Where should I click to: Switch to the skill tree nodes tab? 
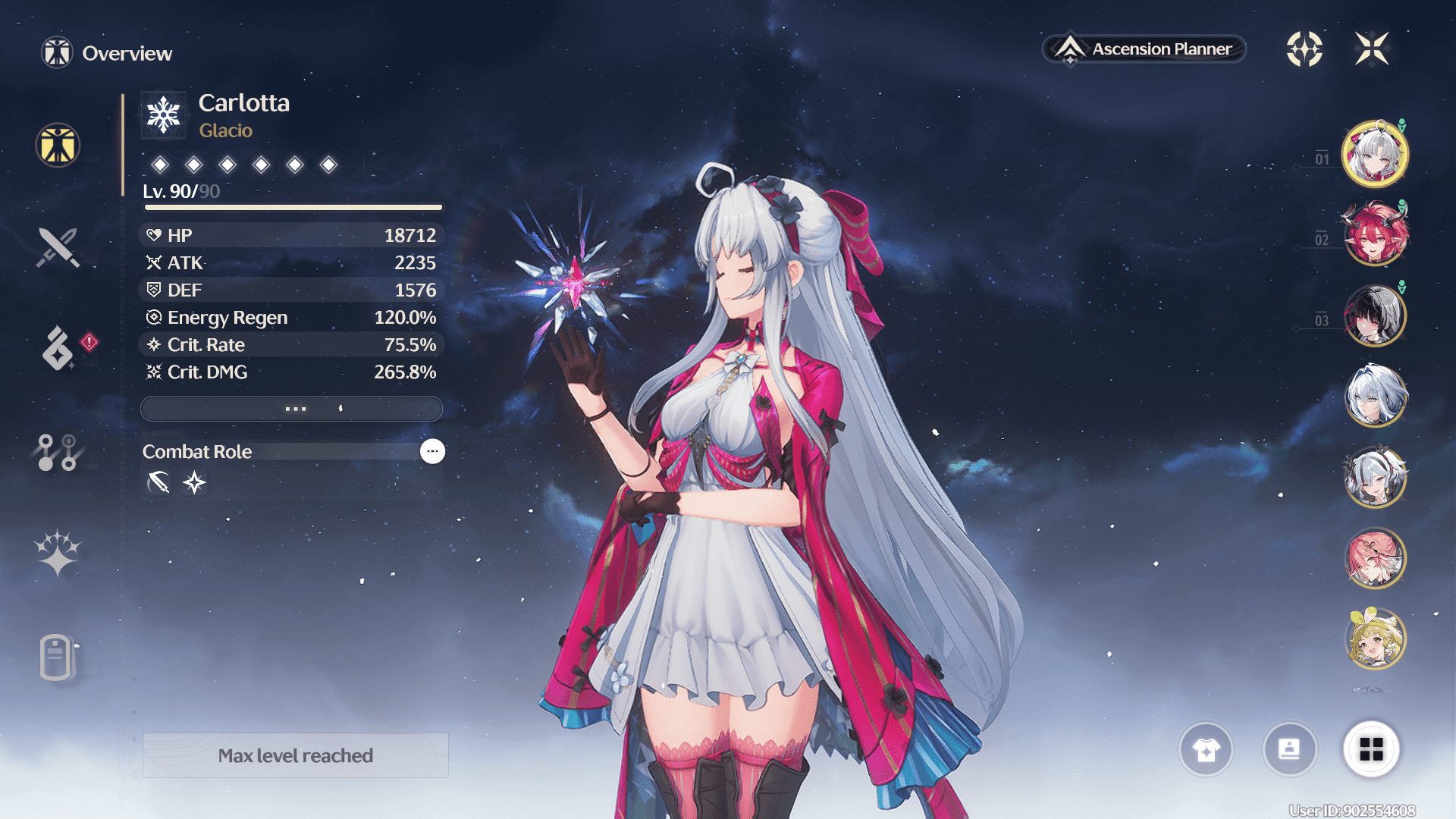[58, 452]
